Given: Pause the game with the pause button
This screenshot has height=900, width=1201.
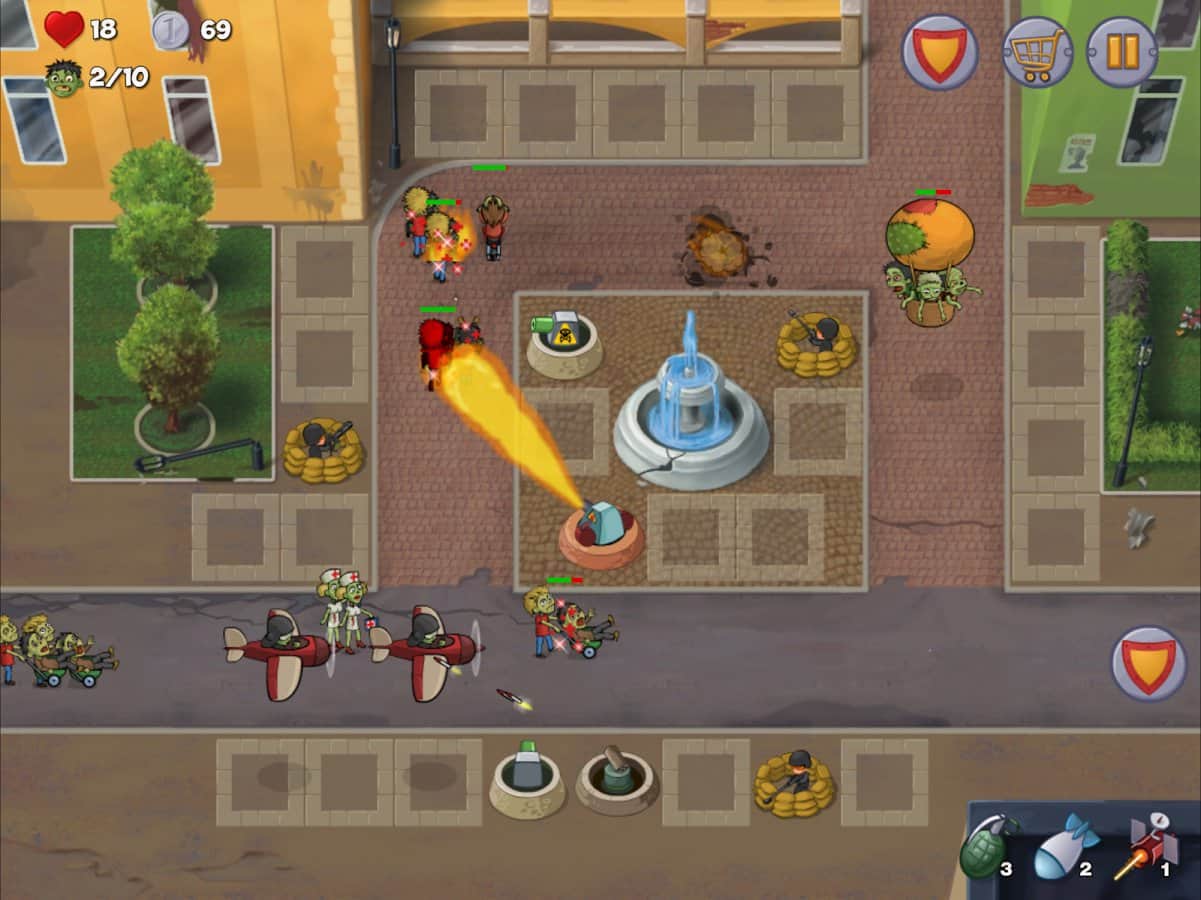Looking at the screenshot, I should [x=1122, y=52].
